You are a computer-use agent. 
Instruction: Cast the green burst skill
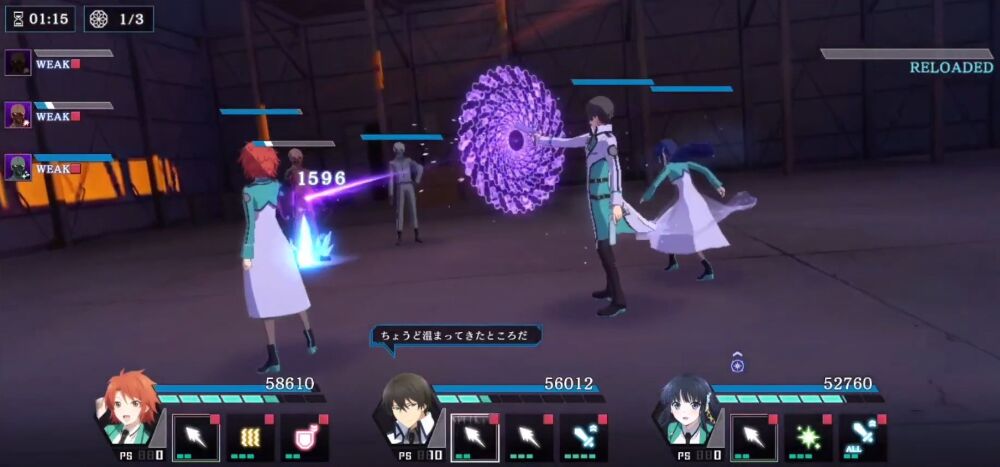808,438
